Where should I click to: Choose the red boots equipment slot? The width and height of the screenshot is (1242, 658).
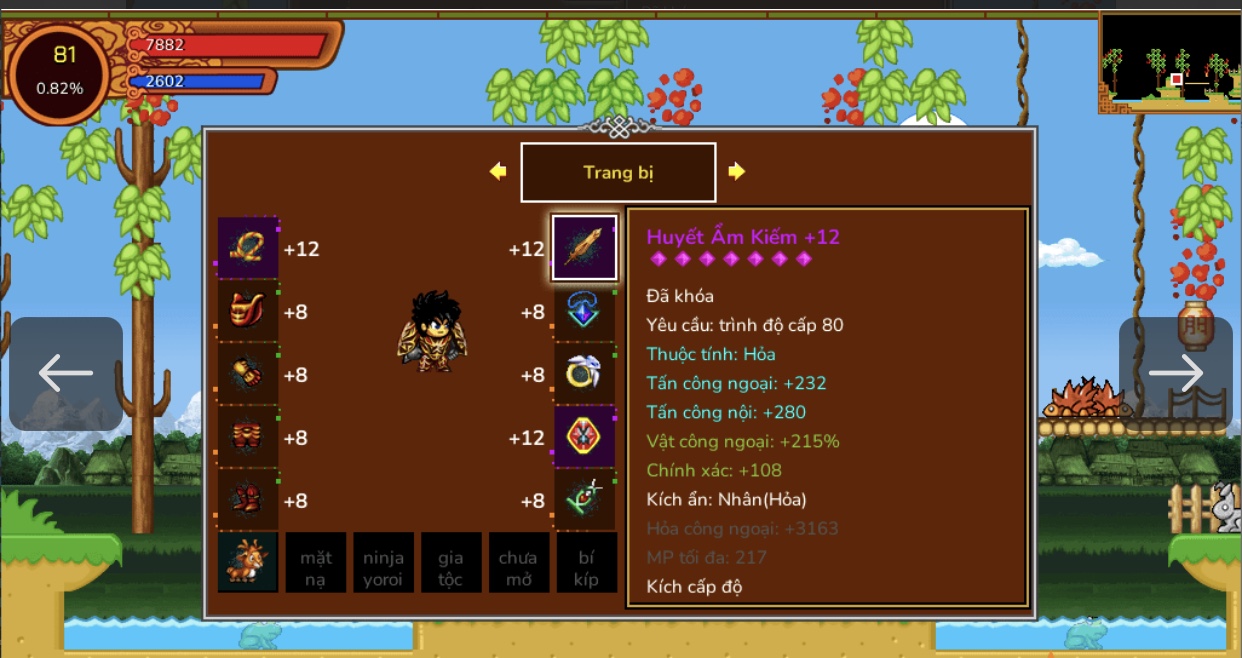(248, 500)
